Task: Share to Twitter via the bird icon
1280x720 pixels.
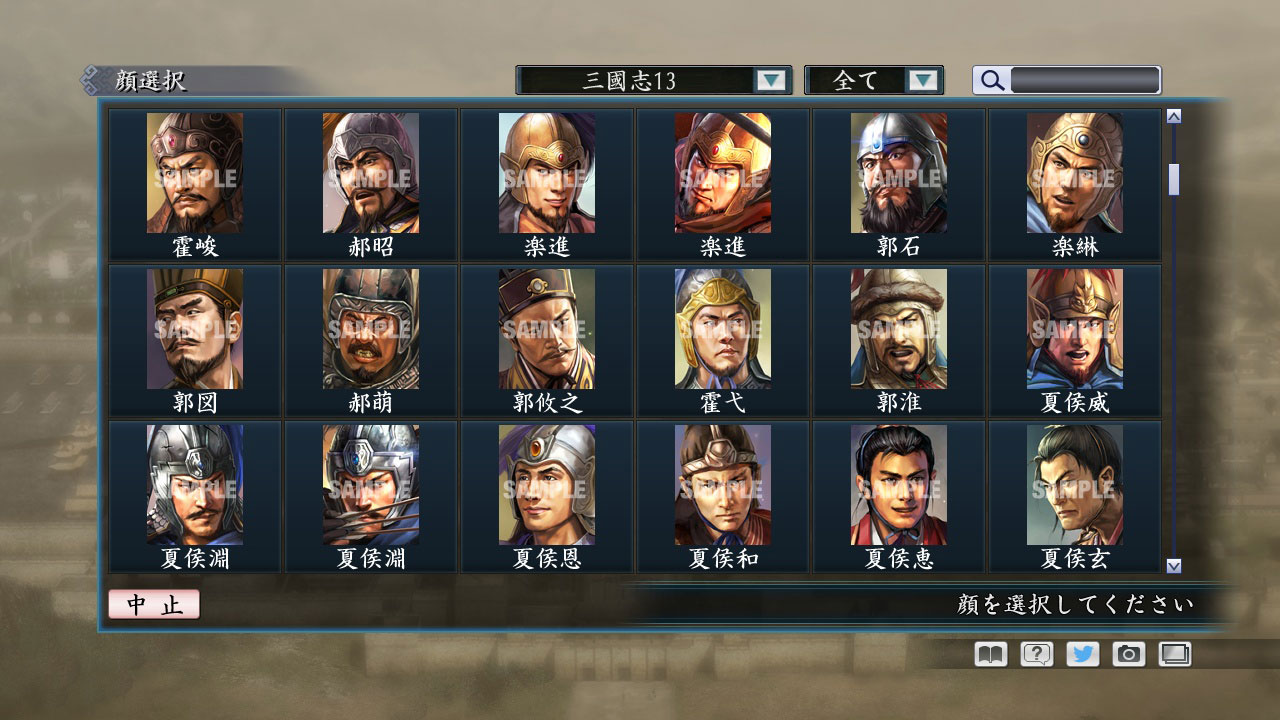Action: tap(1081, 654)
